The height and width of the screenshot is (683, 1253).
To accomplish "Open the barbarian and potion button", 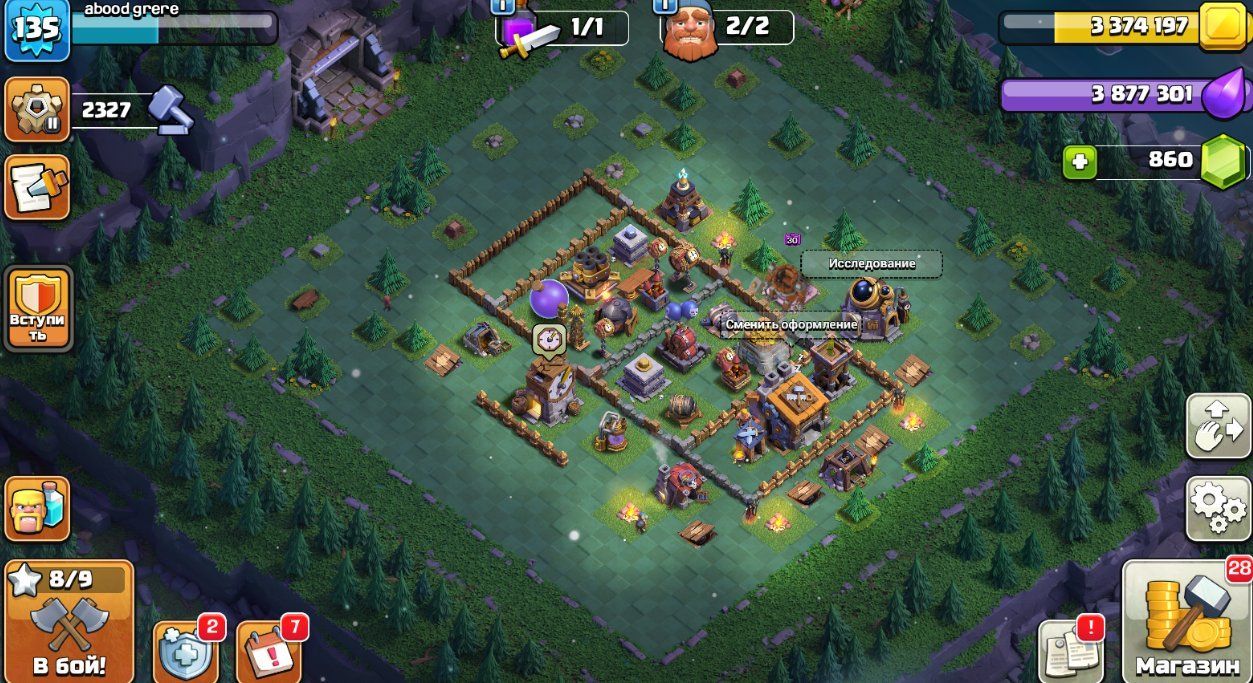I will point(38,509).
